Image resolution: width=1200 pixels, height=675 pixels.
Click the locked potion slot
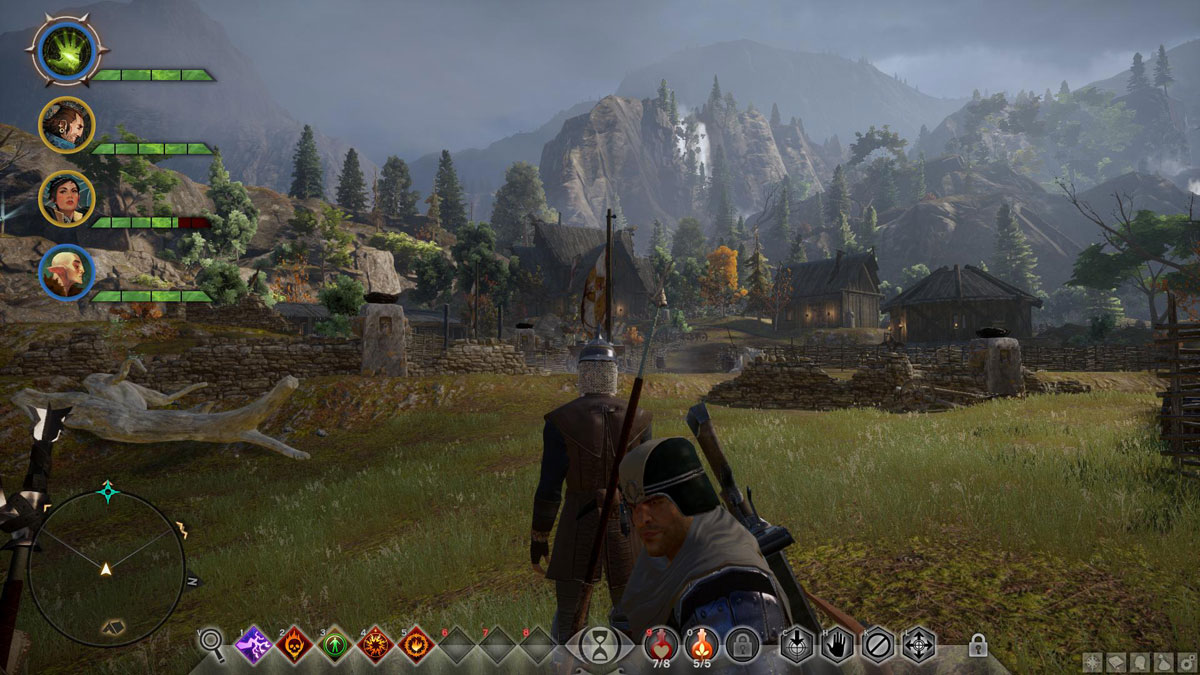[742, 645]
